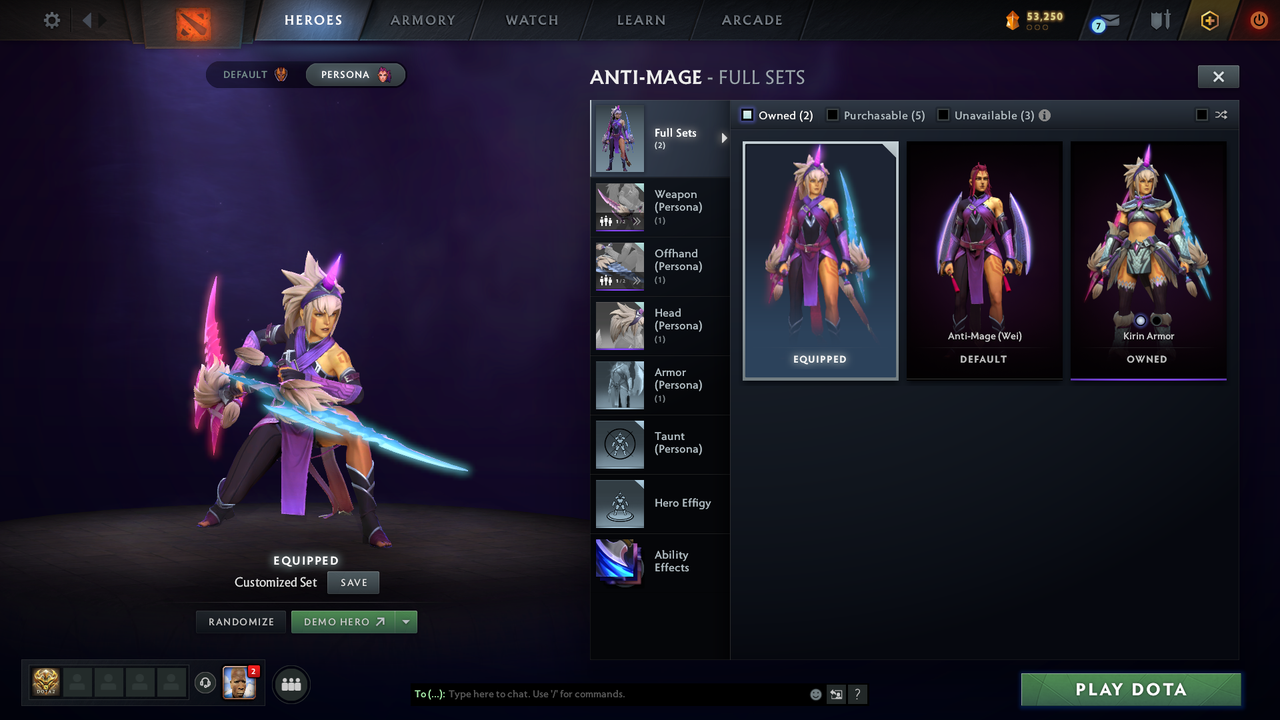Viewport: 1280px width, 720px height.
Task: Save the Customized Set
Action: click(353, 582)
